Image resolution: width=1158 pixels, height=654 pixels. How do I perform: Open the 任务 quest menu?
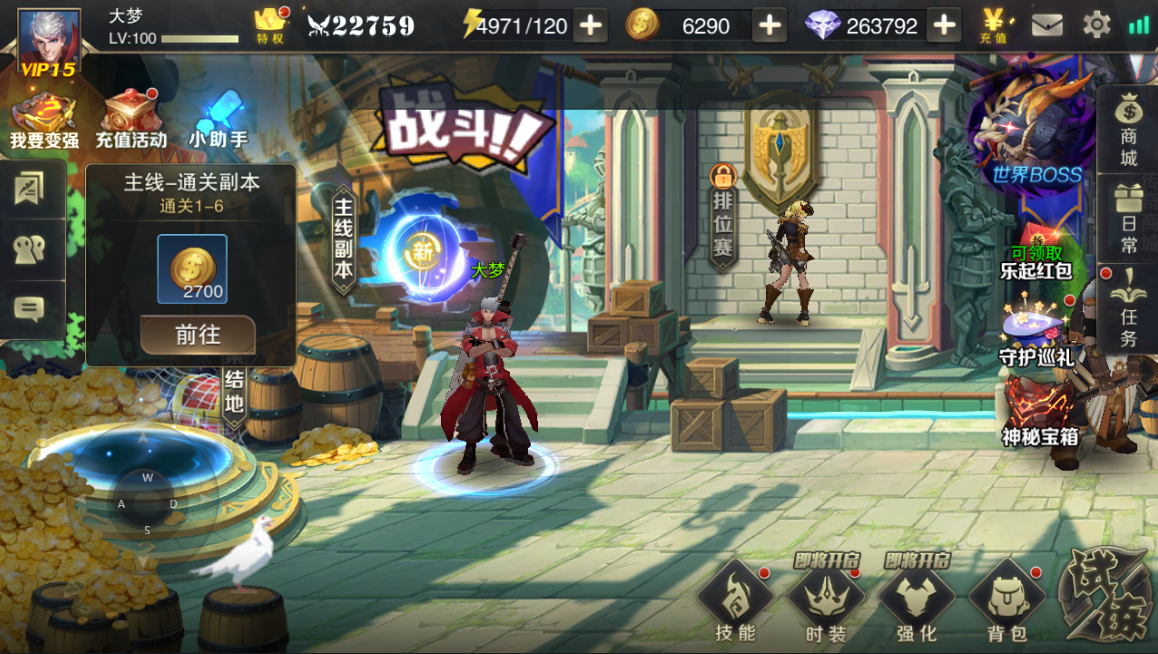[1128, 309]
